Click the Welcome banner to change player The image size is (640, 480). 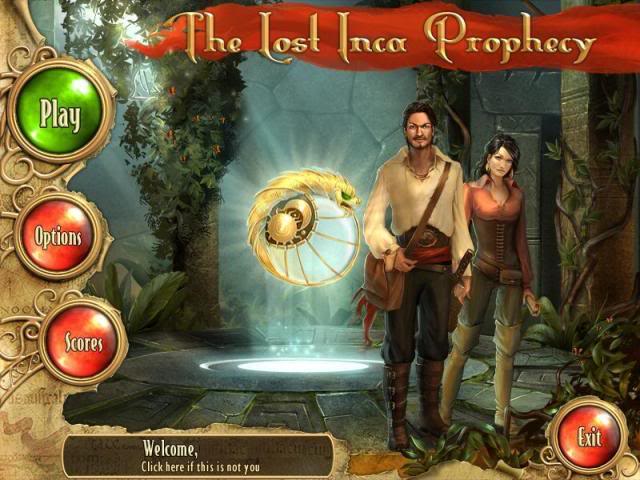[200, 455]
